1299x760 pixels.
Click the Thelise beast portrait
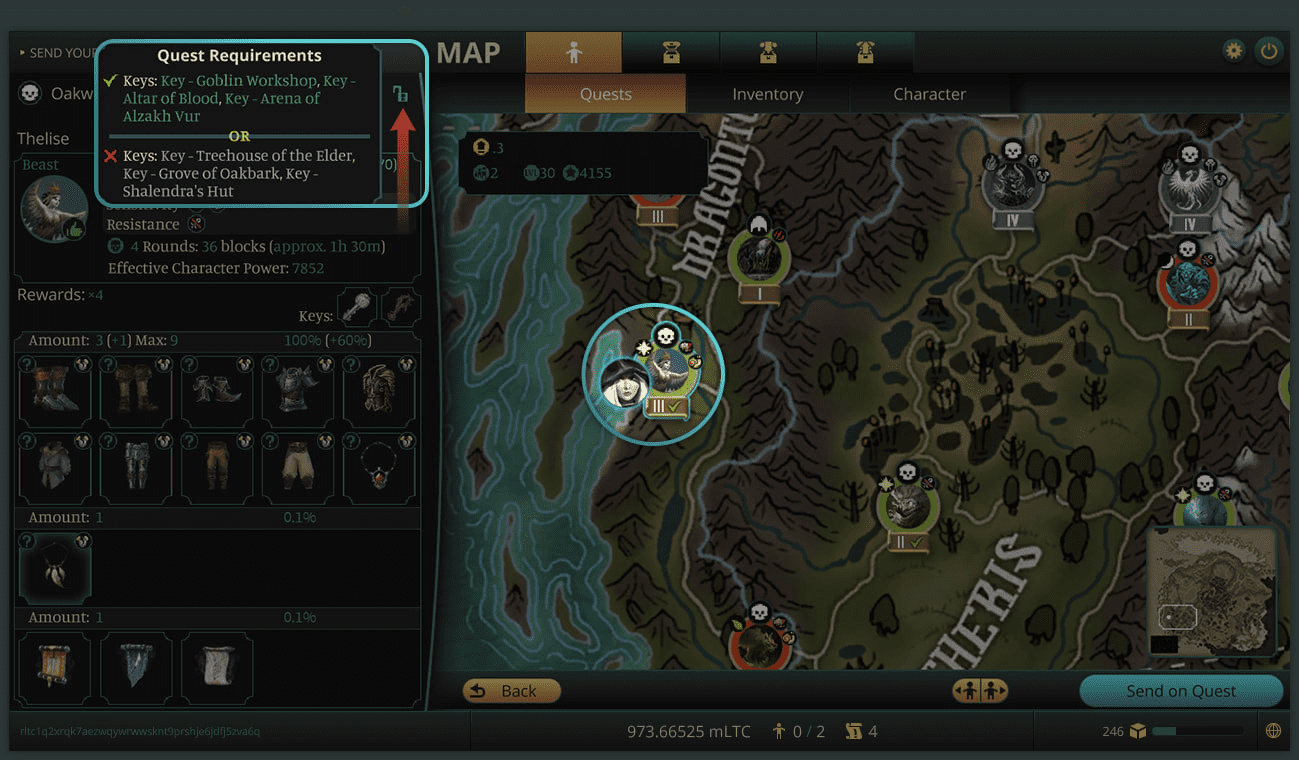pos(55,209)
